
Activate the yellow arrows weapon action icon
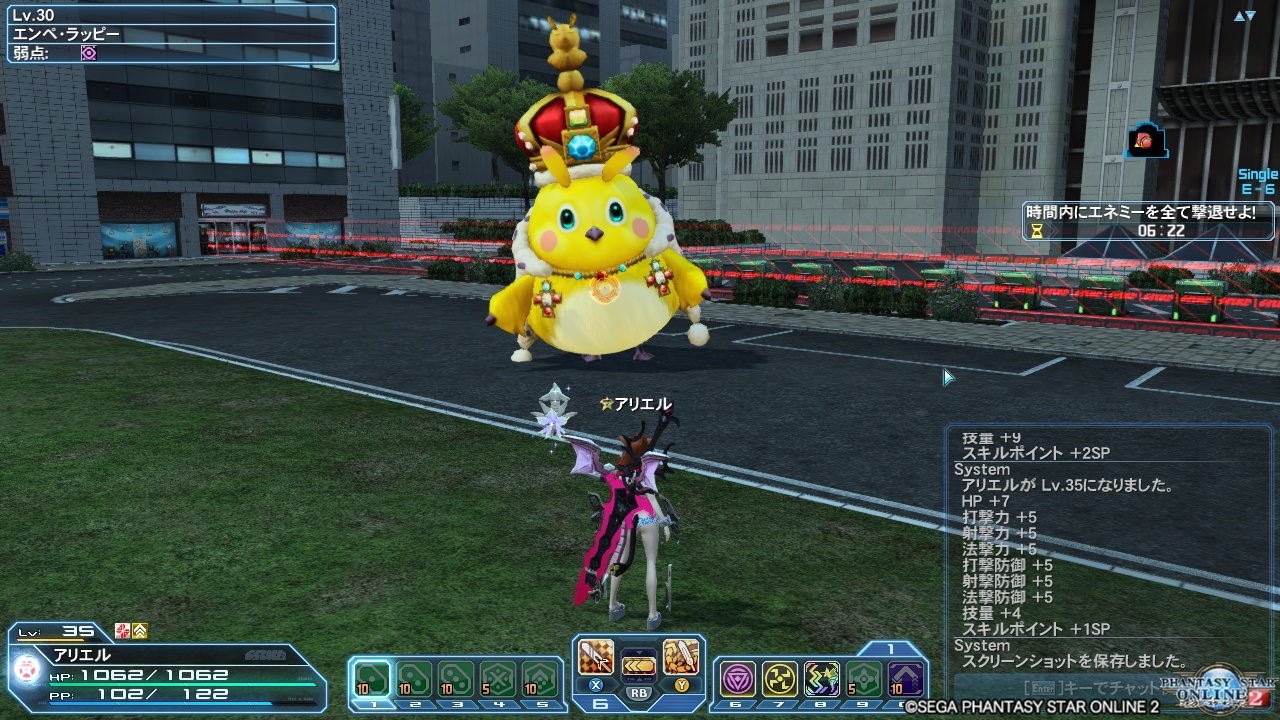636,666
